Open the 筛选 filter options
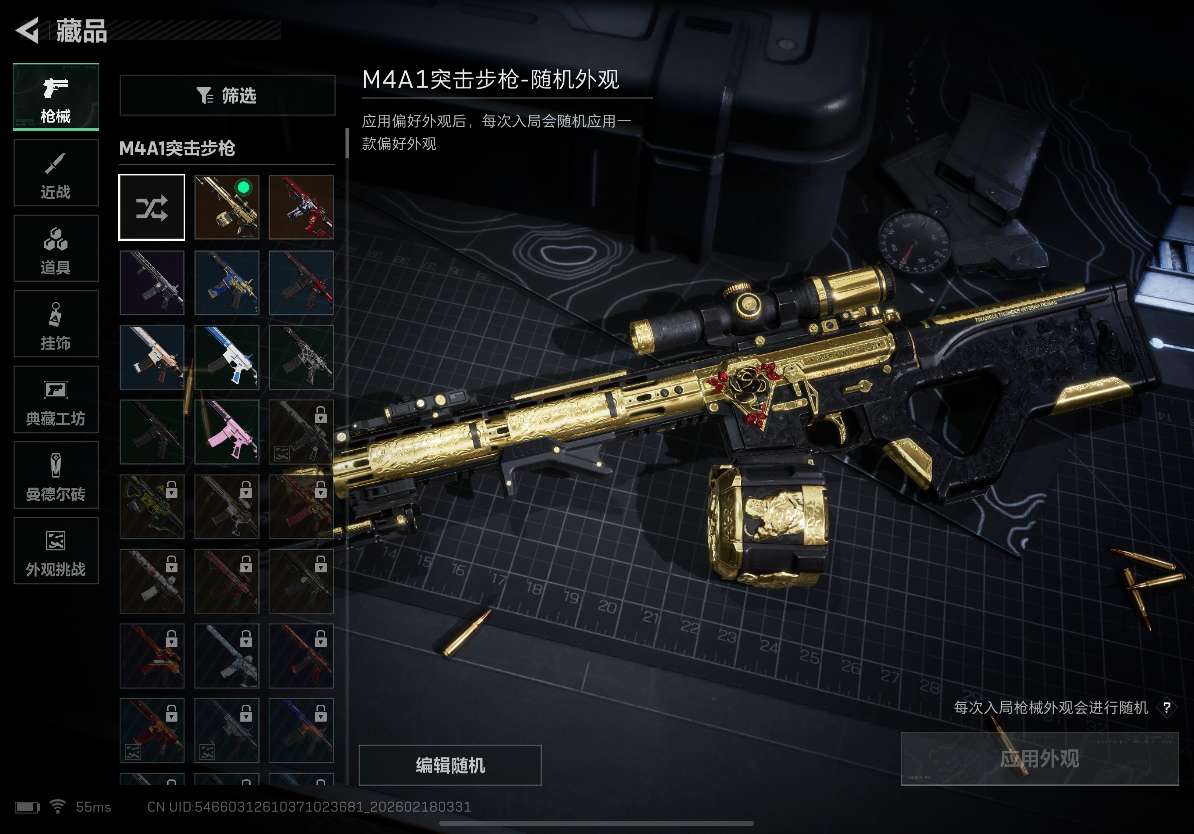The height and width of the screenshot is (834, 1194). pos(227,96)
